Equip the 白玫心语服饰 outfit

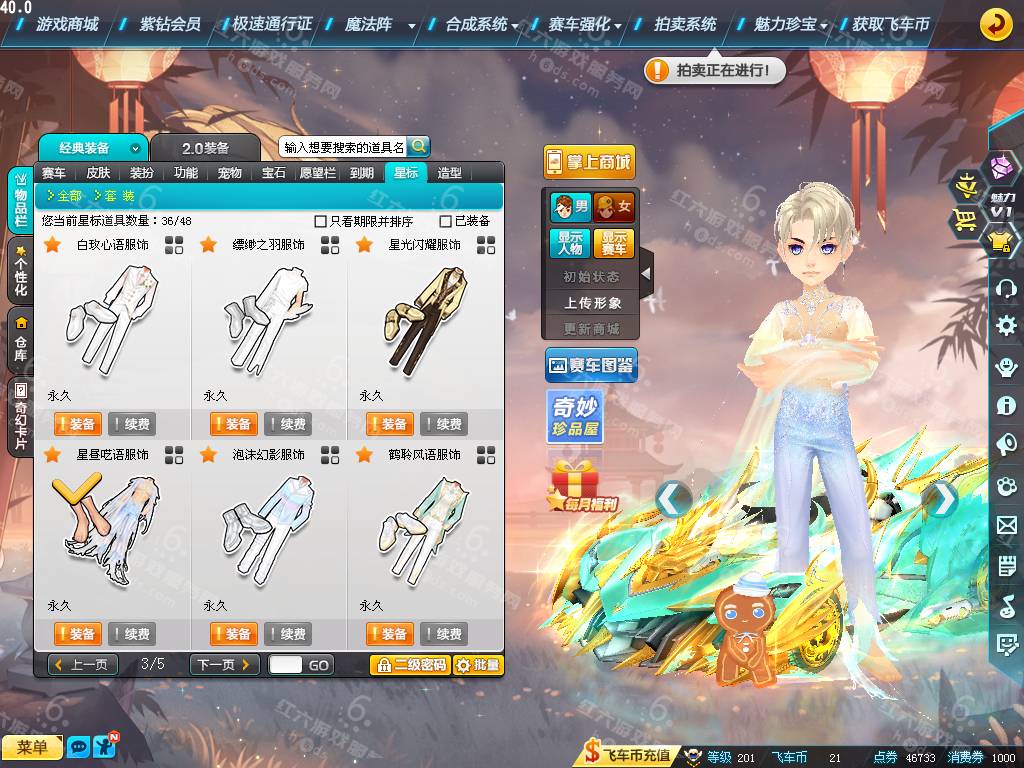click(x=77, y=424)
